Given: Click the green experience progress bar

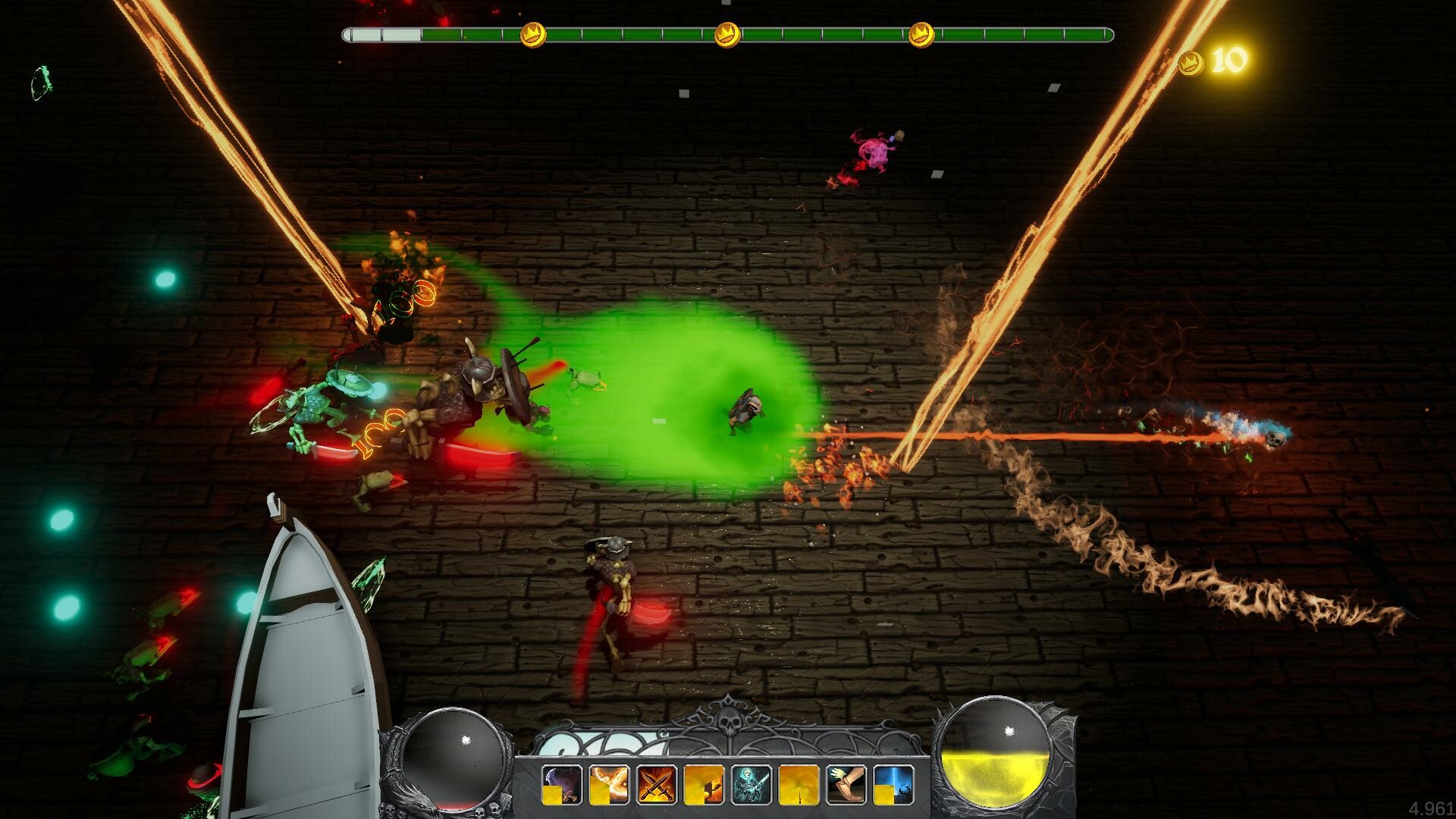Looking at the screenshot, I should 834,33.
